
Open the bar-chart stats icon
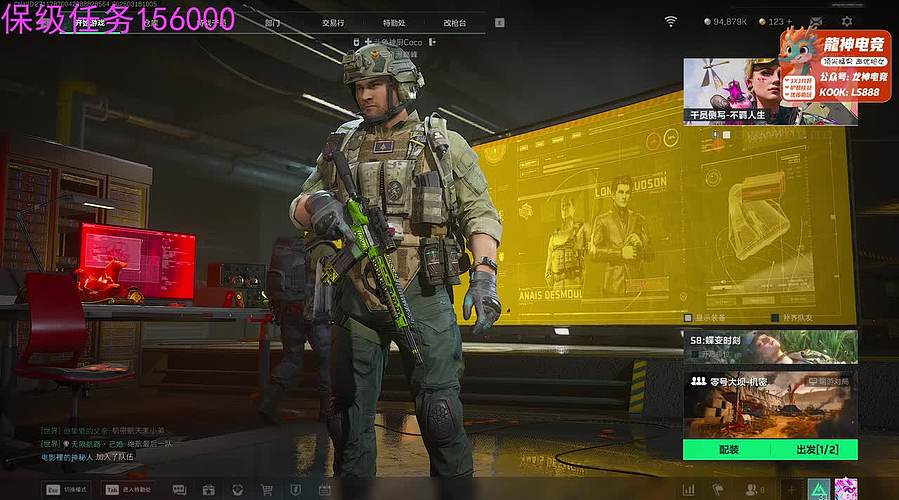point(688,490)
